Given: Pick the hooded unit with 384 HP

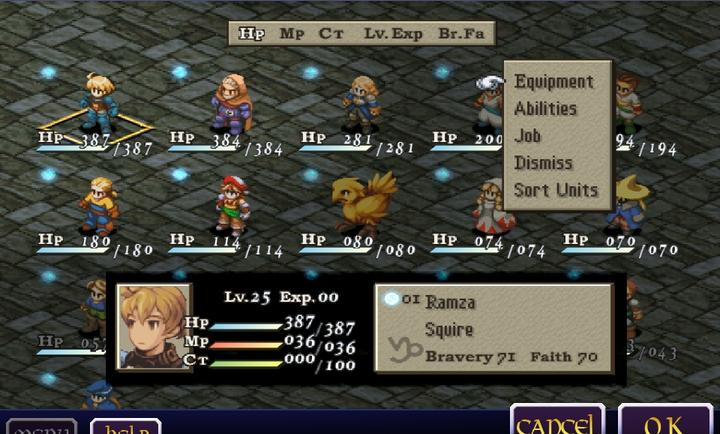Looking at the screenshot, I should [x=230, y=100].
